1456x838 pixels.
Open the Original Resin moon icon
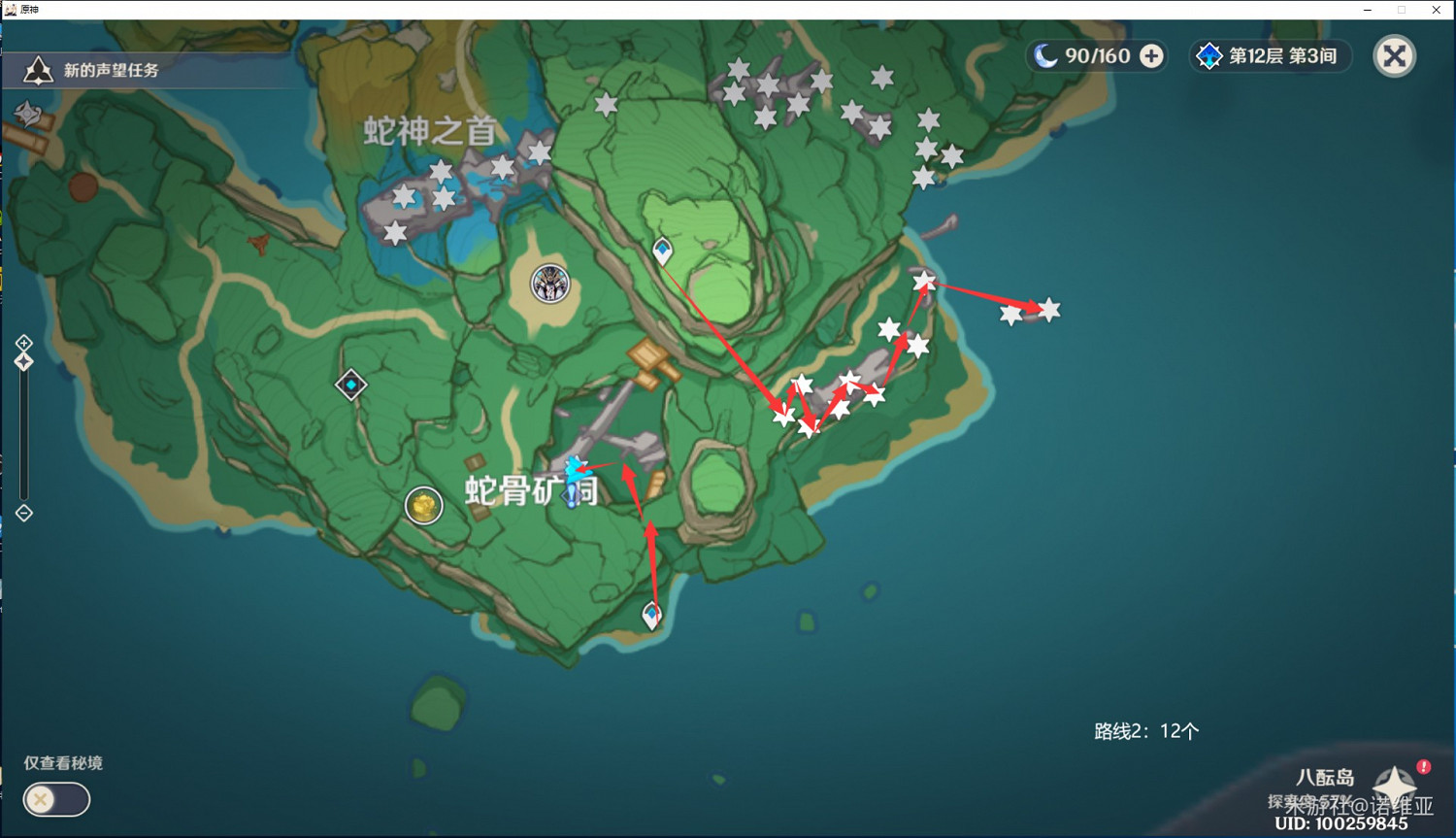click(1046, 56)
